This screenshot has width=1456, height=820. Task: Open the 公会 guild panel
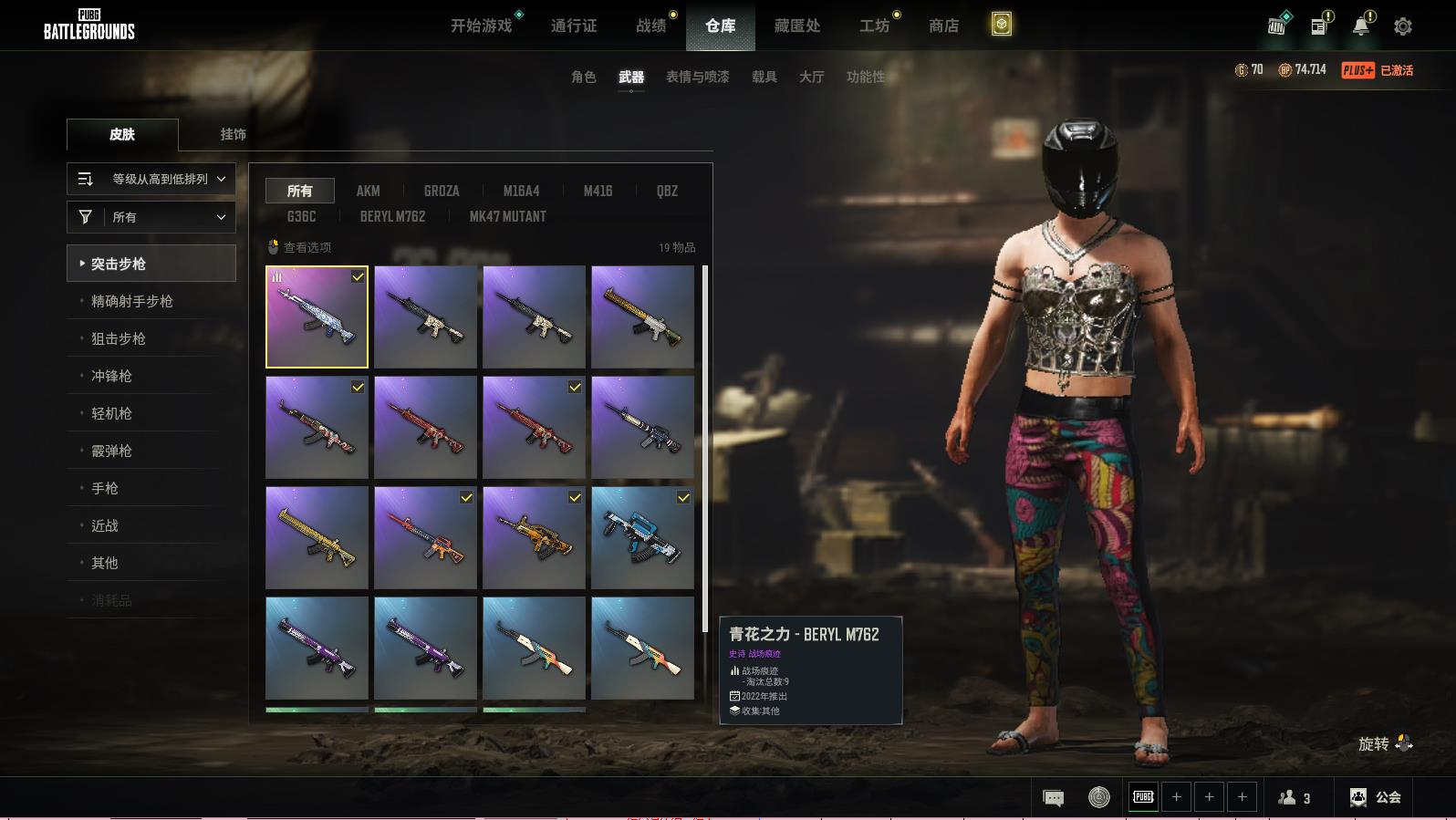tap(1376, 797)
